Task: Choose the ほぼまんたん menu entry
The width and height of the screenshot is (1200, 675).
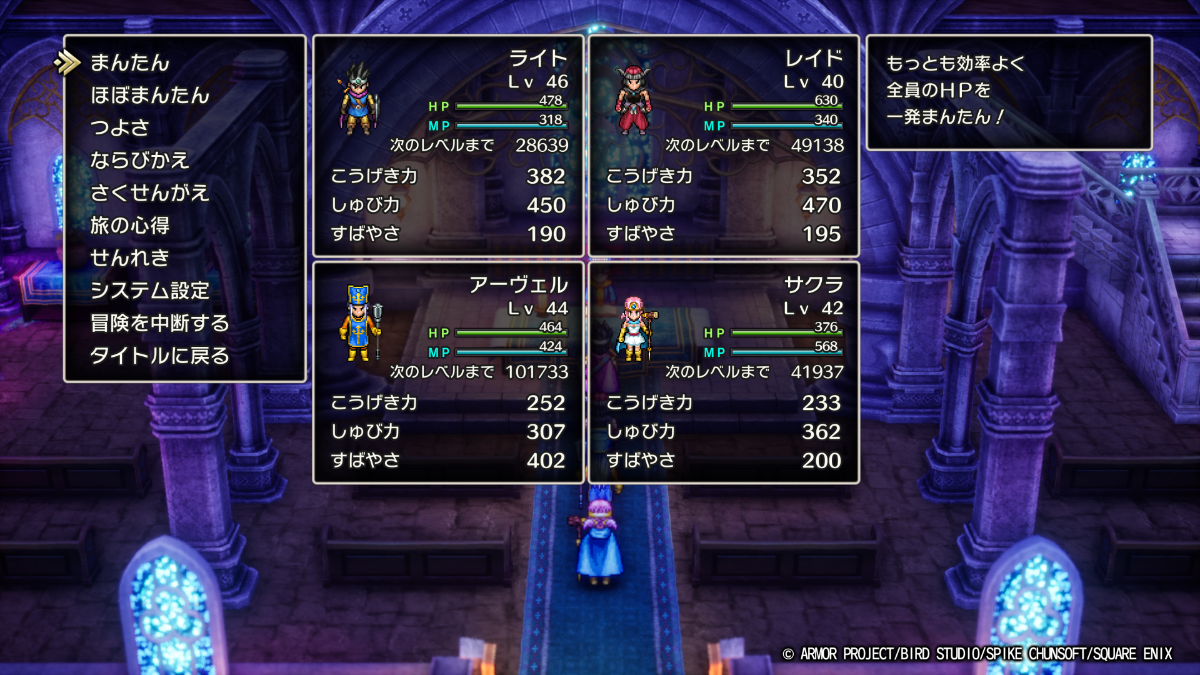Action: click(x=150, y=96)
